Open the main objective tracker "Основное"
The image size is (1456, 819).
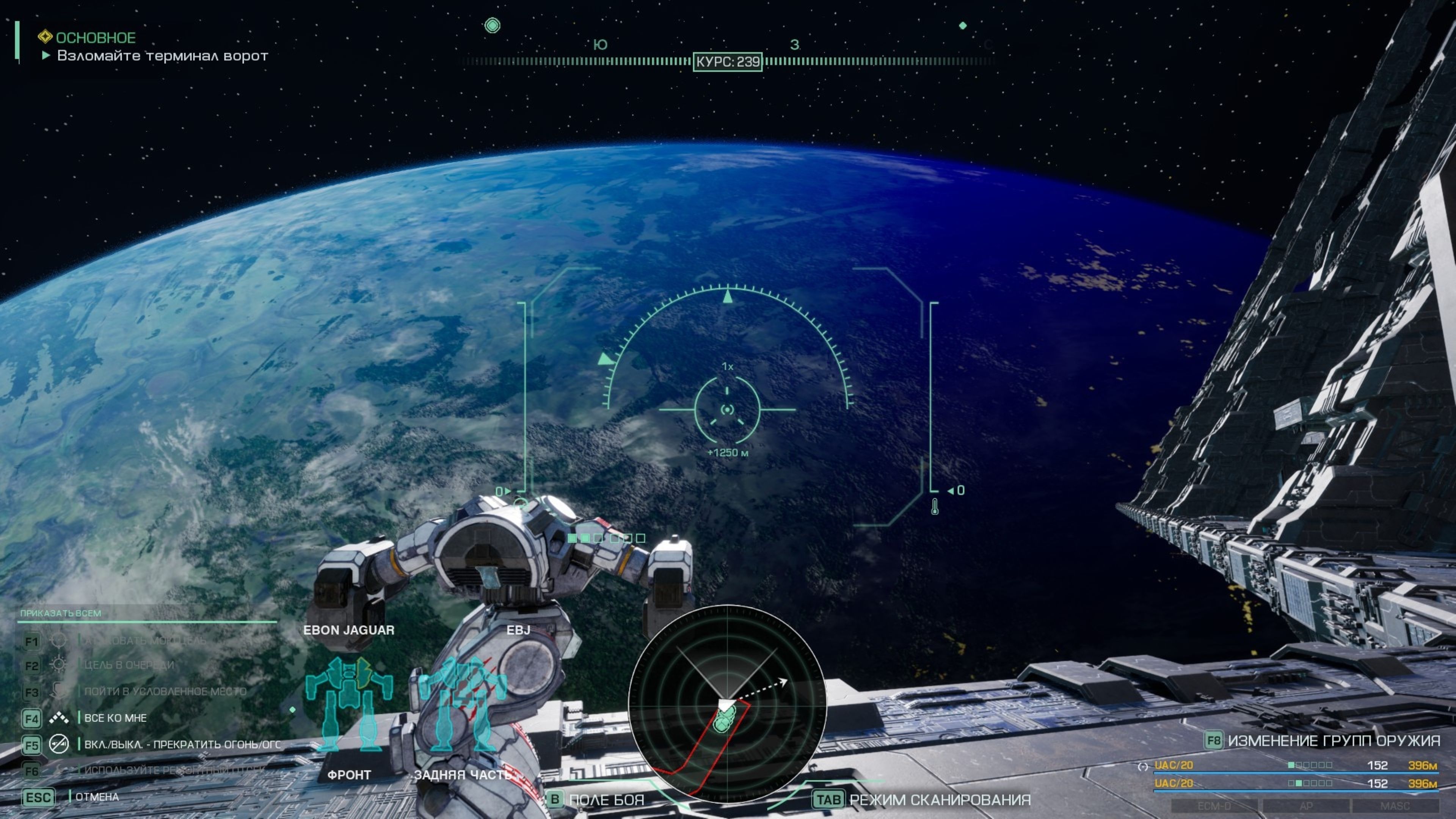[95, 38]
